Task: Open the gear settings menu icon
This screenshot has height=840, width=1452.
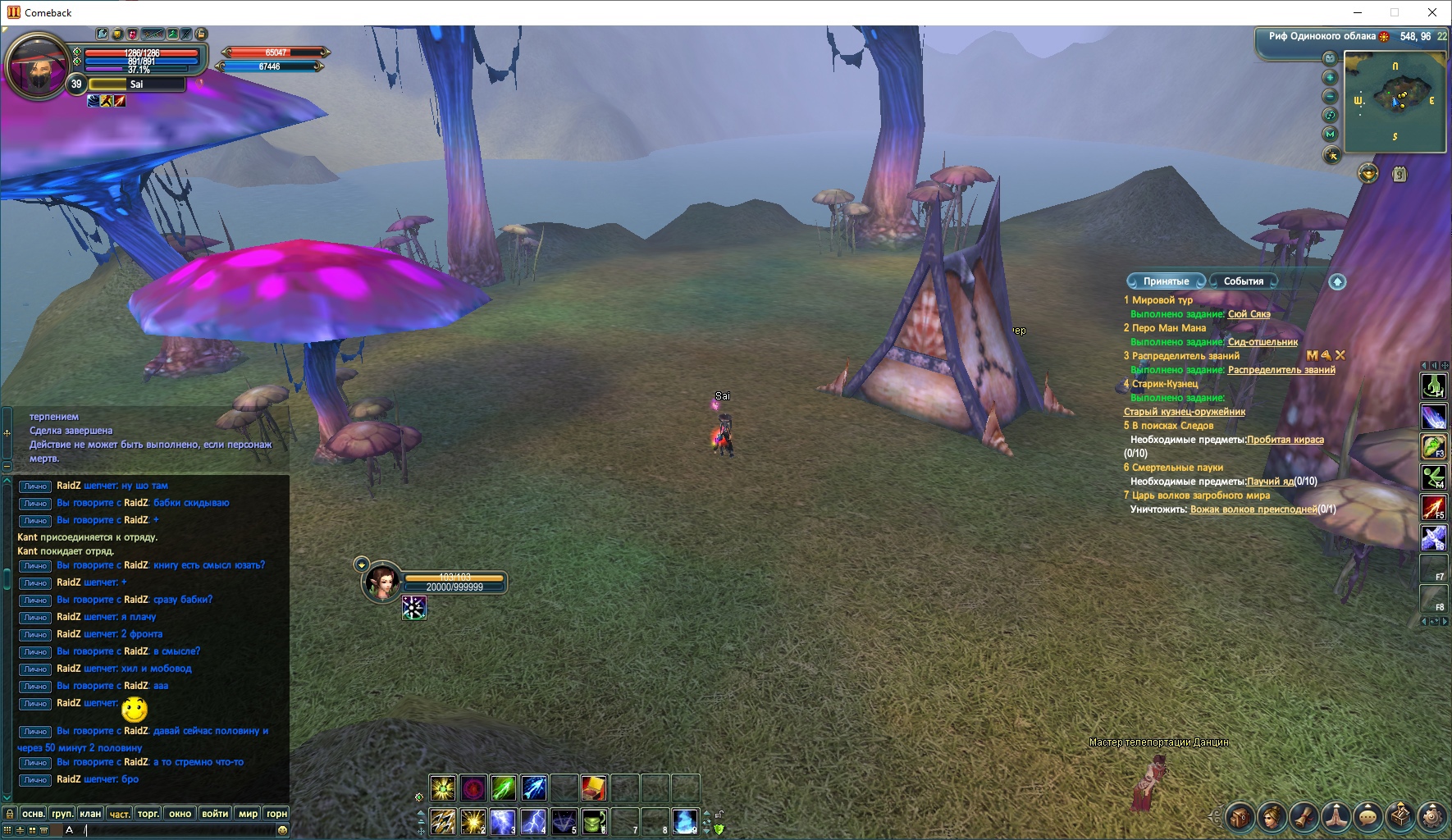Action: coord(1432,817)
